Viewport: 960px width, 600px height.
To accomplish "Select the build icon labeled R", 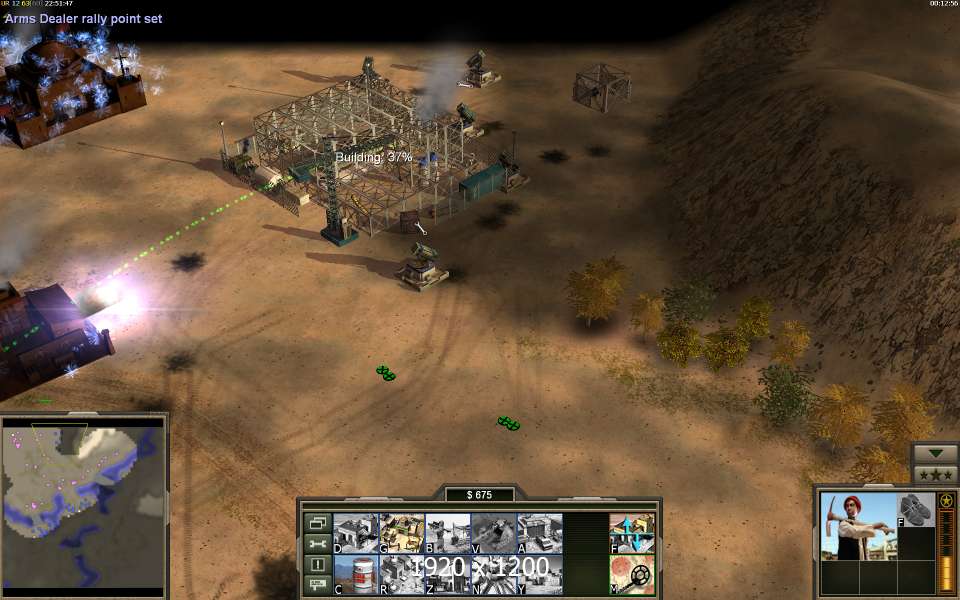I will (401, 575).
